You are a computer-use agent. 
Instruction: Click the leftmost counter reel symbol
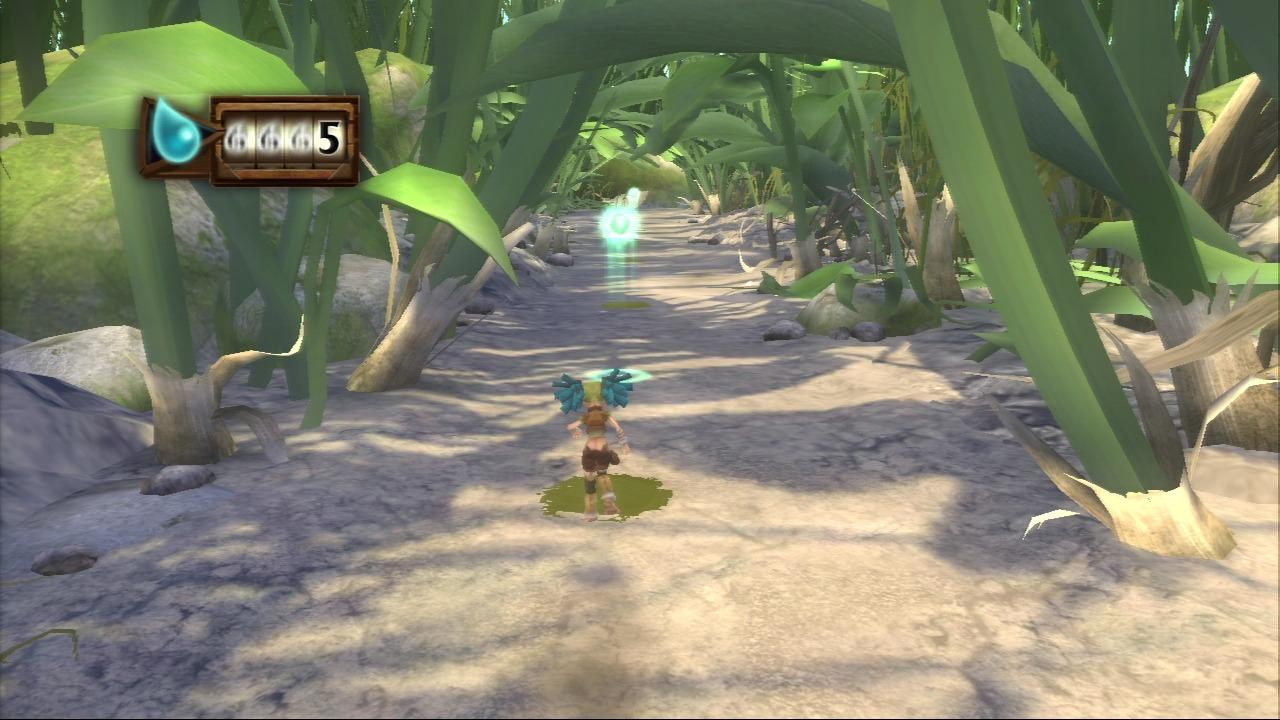235,137
